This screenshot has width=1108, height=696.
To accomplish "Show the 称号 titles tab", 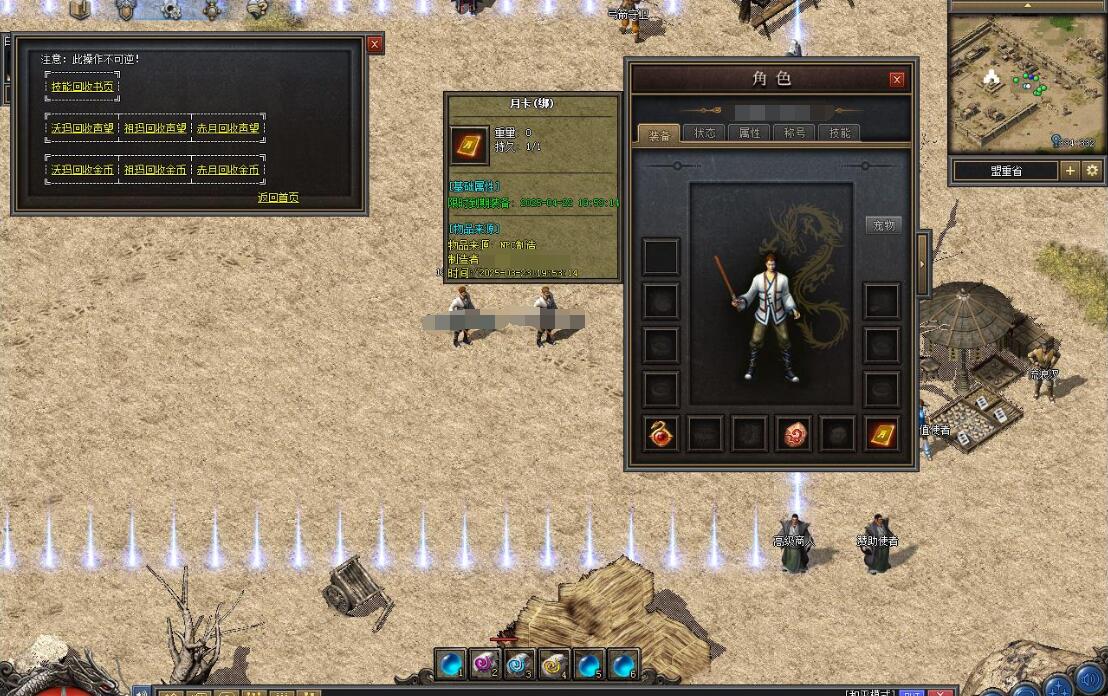I will click(x=794, y=133).
